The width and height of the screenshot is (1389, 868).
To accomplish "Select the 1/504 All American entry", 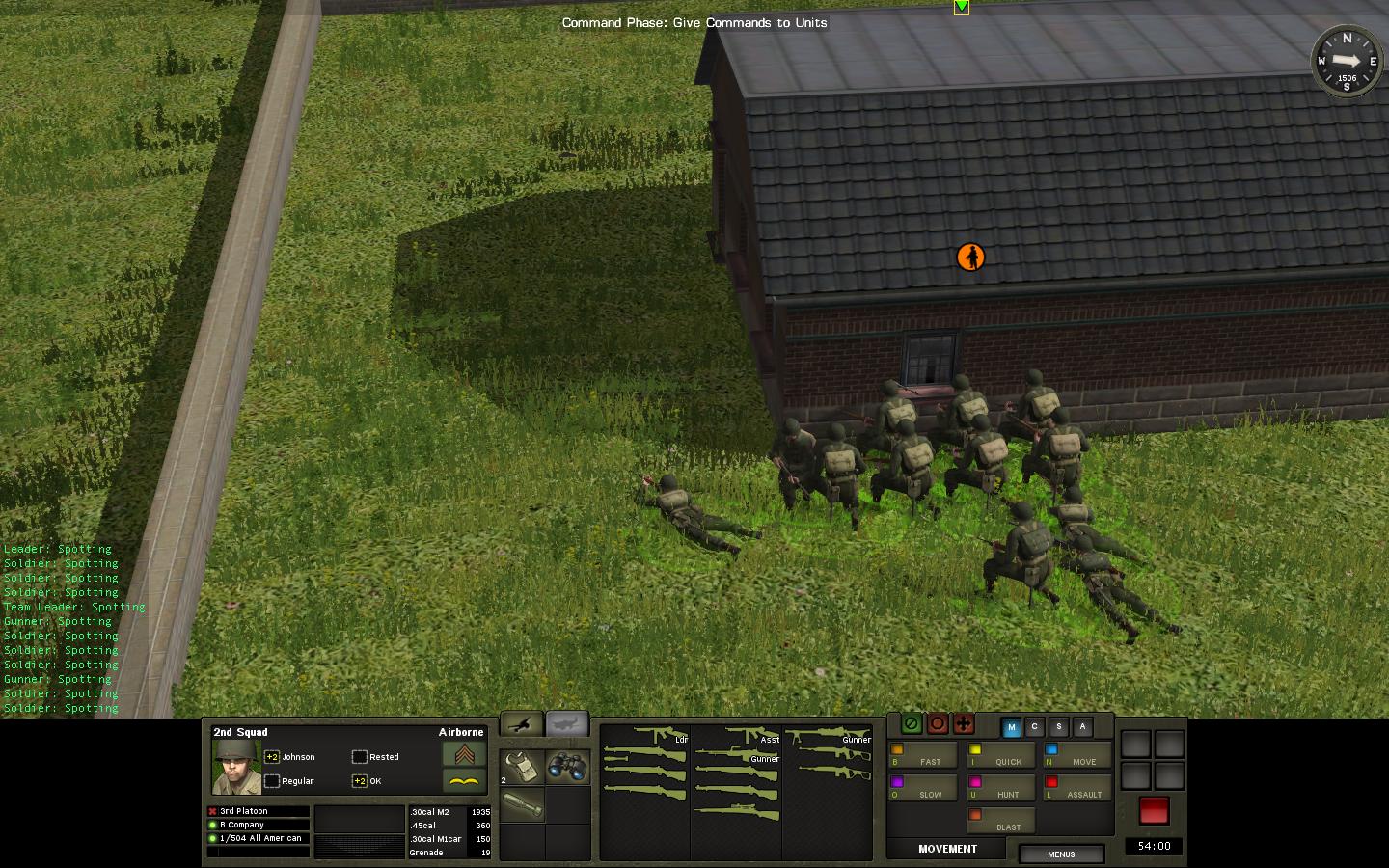I will (x=259, y=838).
